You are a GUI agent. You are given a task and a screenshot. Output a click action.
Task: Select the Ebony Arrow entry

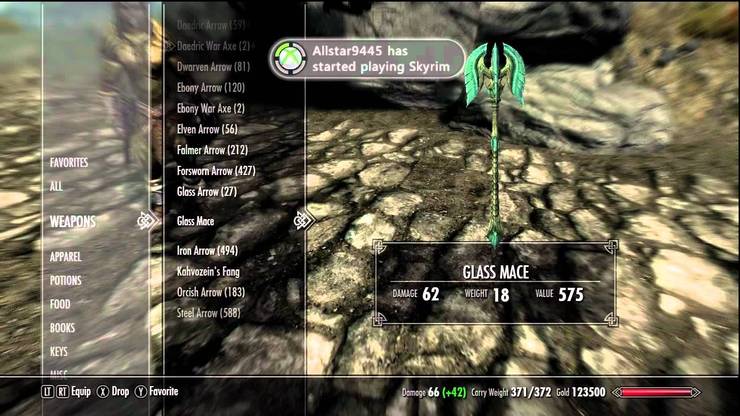[212, 88]
